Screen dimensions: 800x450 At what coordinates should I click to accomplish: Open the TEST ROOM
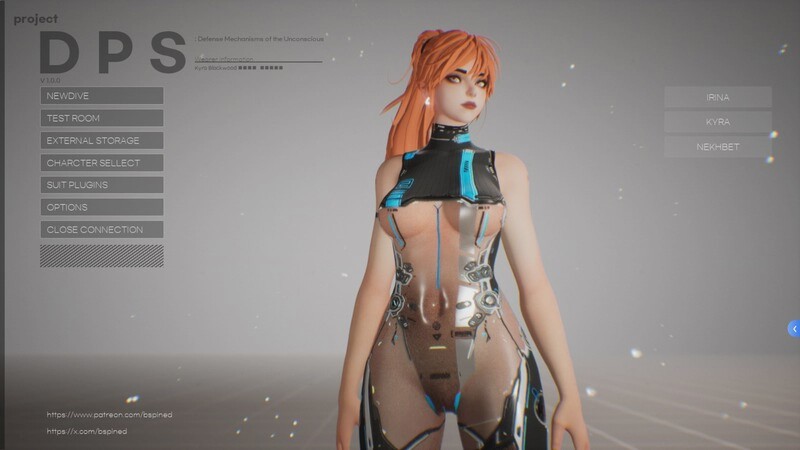[x=101, y=118]
